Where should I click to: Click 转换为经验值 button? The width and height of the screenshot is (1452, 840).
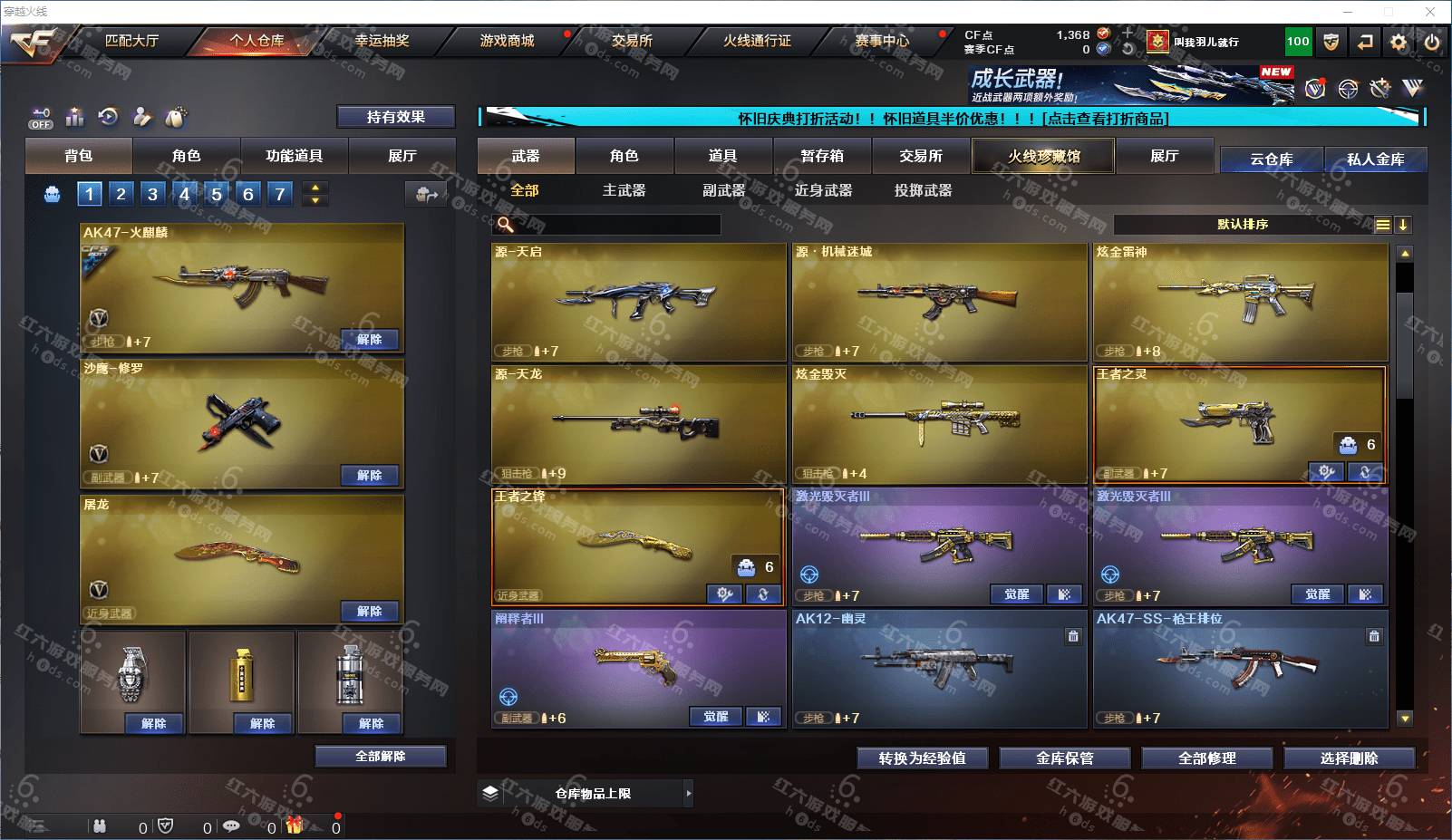point(922,758)
